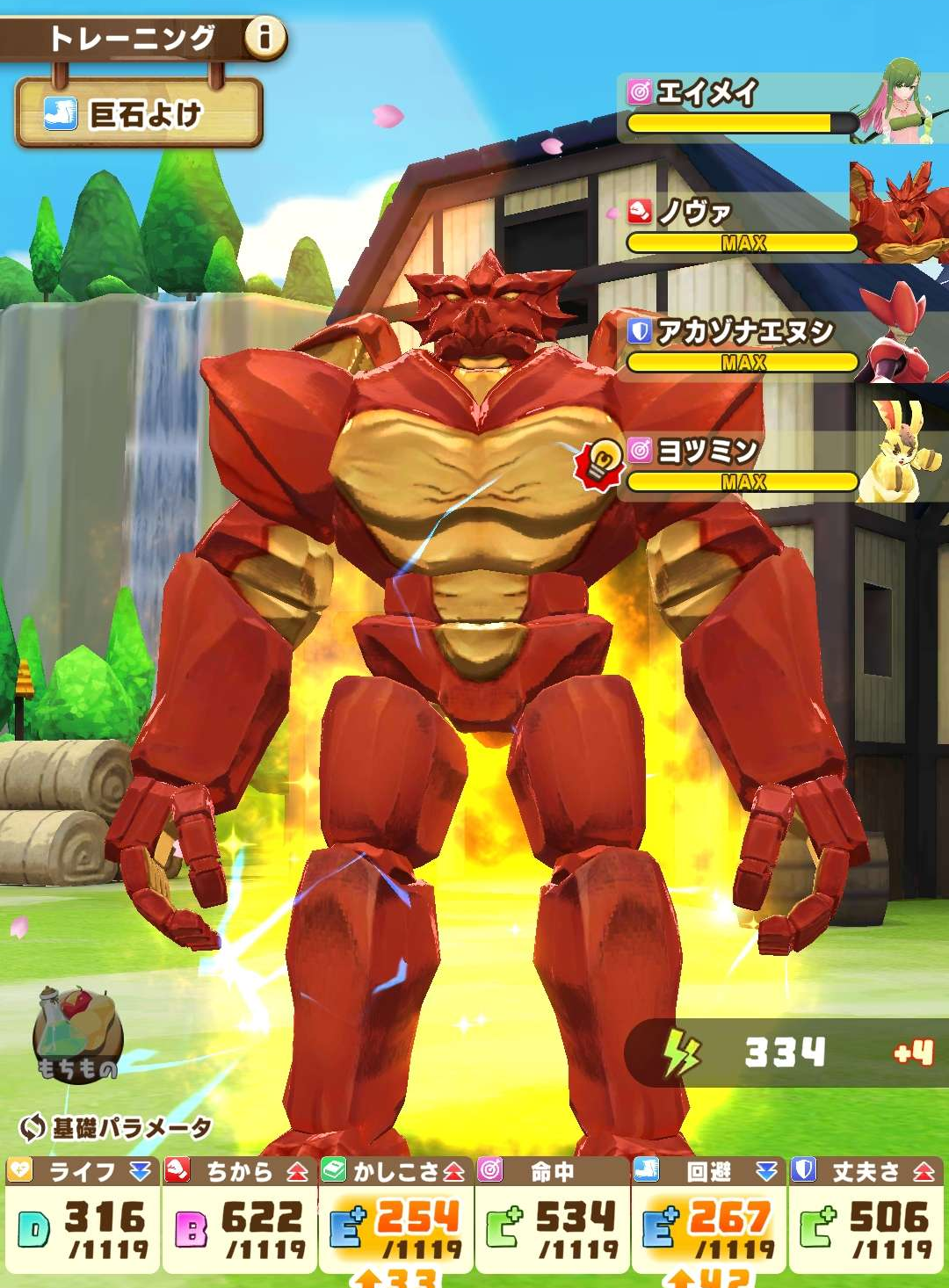This screenshot has height=1288, width=949.
Task: Tap the lightbulb hint badge
Action: [x=600, y=462]
